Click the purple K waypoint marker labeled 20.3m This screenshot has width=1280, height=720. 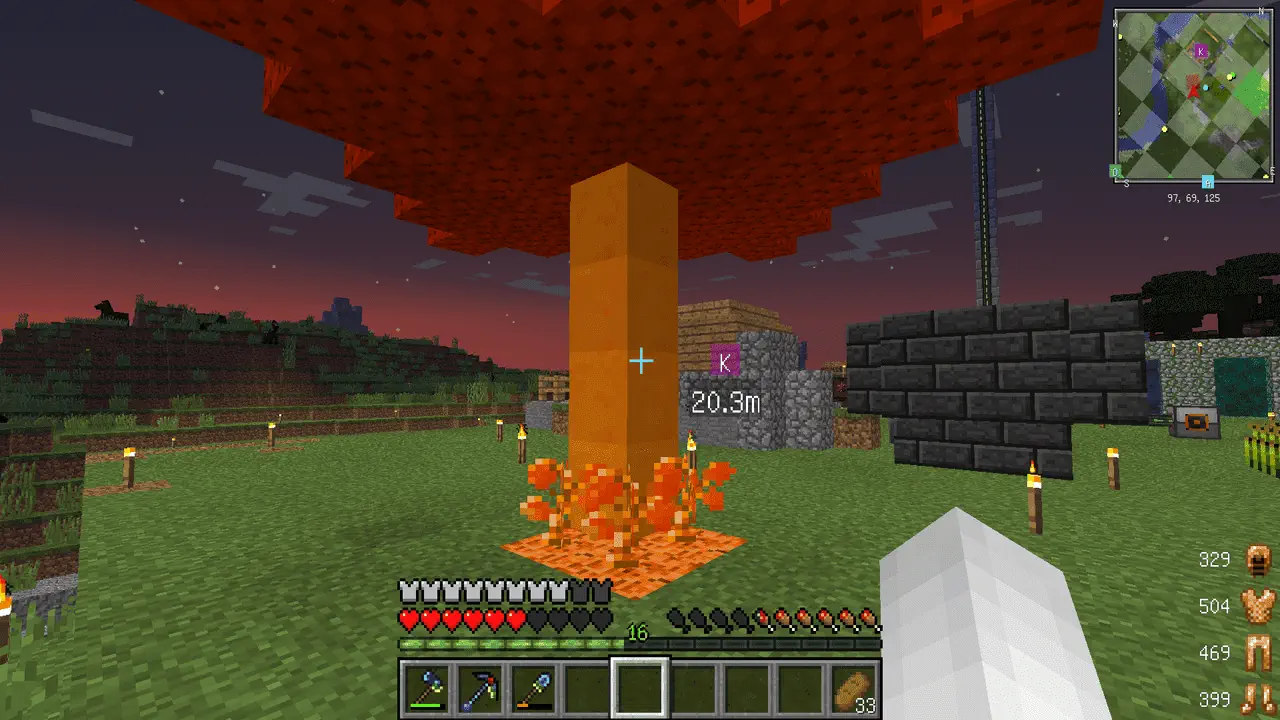[x=725, y=361]
